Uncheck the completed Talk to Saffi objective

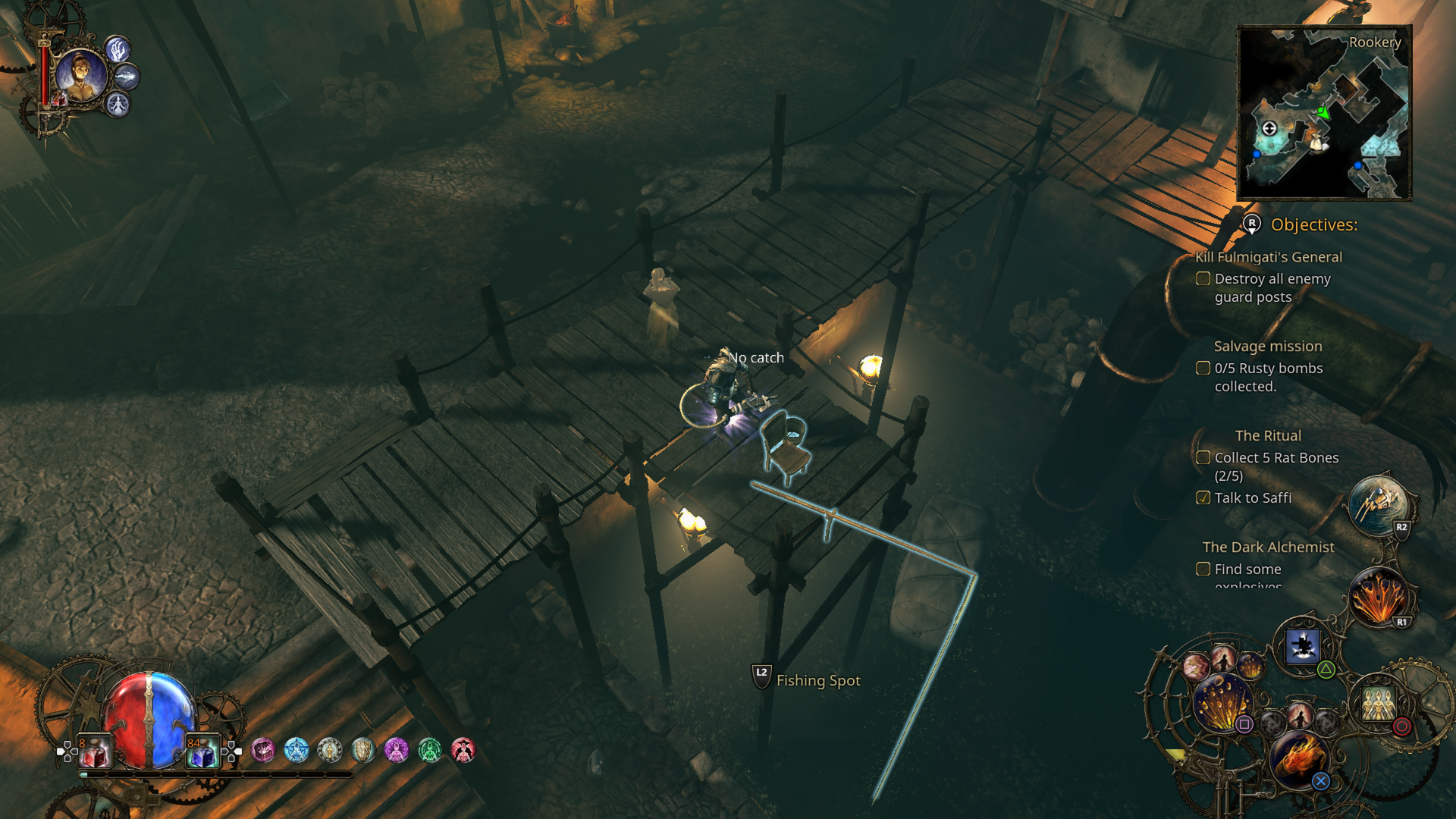tap(1204, 497)
